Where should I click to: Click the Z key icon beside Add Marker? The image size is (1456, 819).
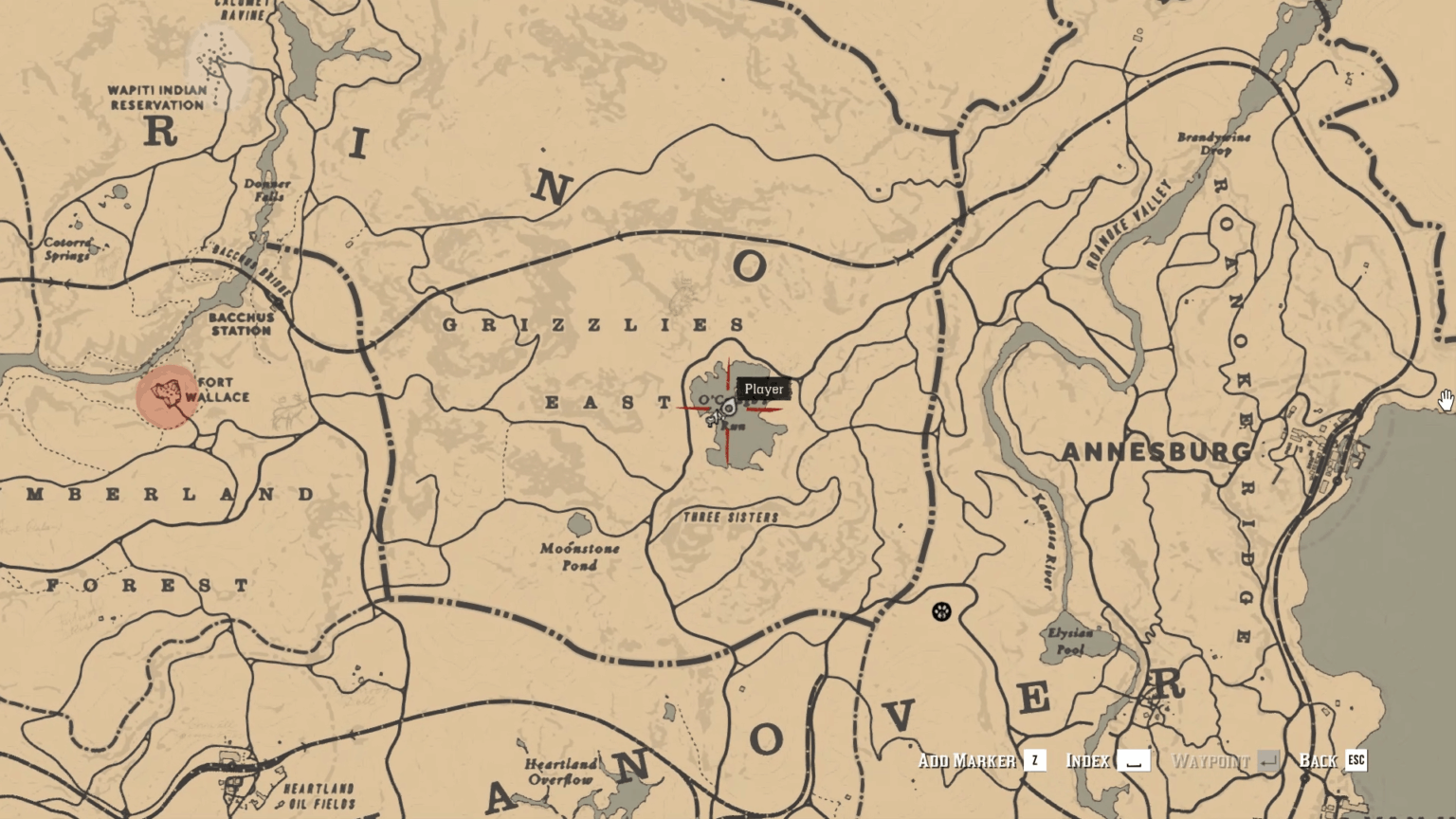(1034, 760)
